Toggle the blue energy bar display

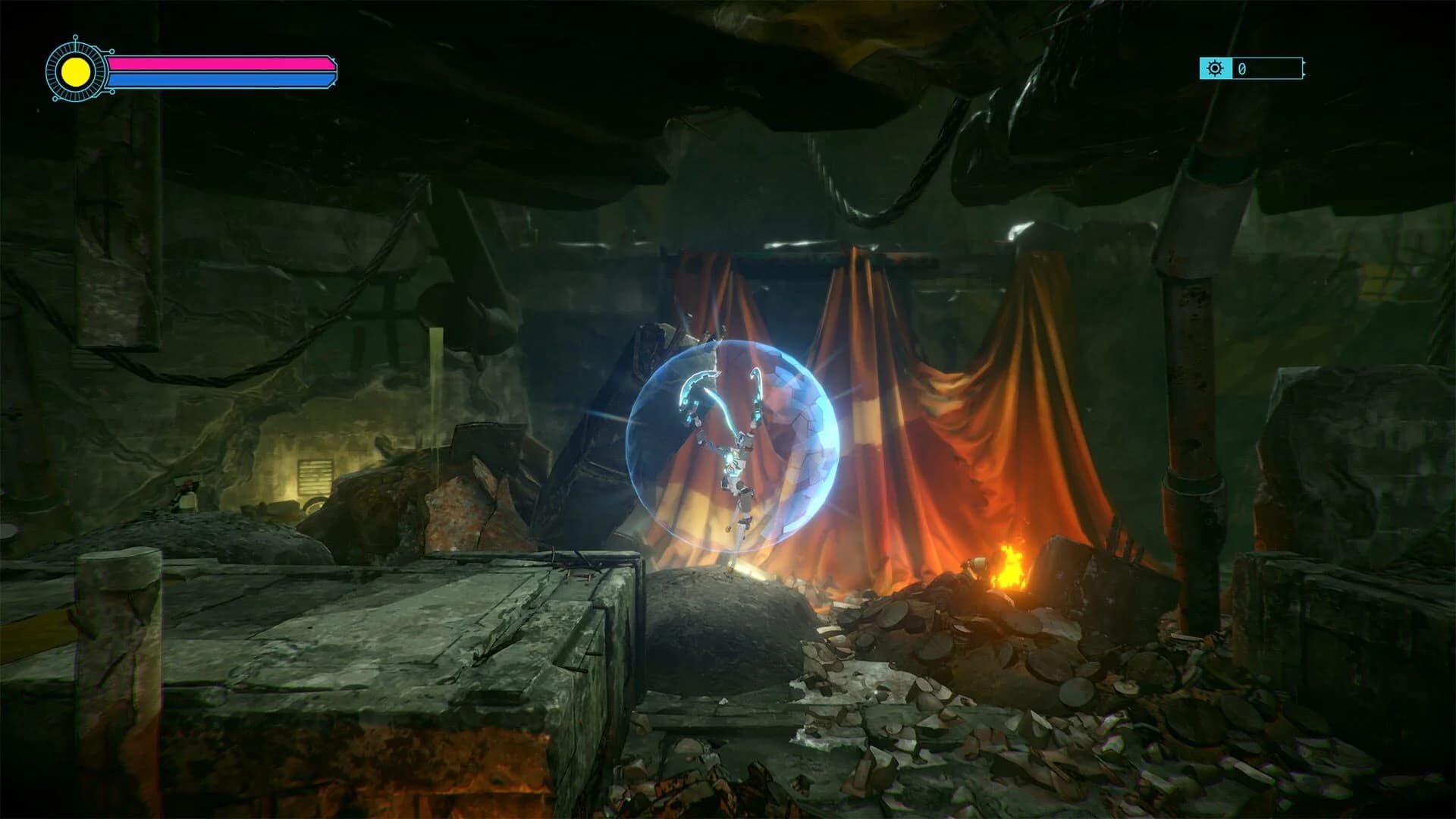(x=220, y=79)
